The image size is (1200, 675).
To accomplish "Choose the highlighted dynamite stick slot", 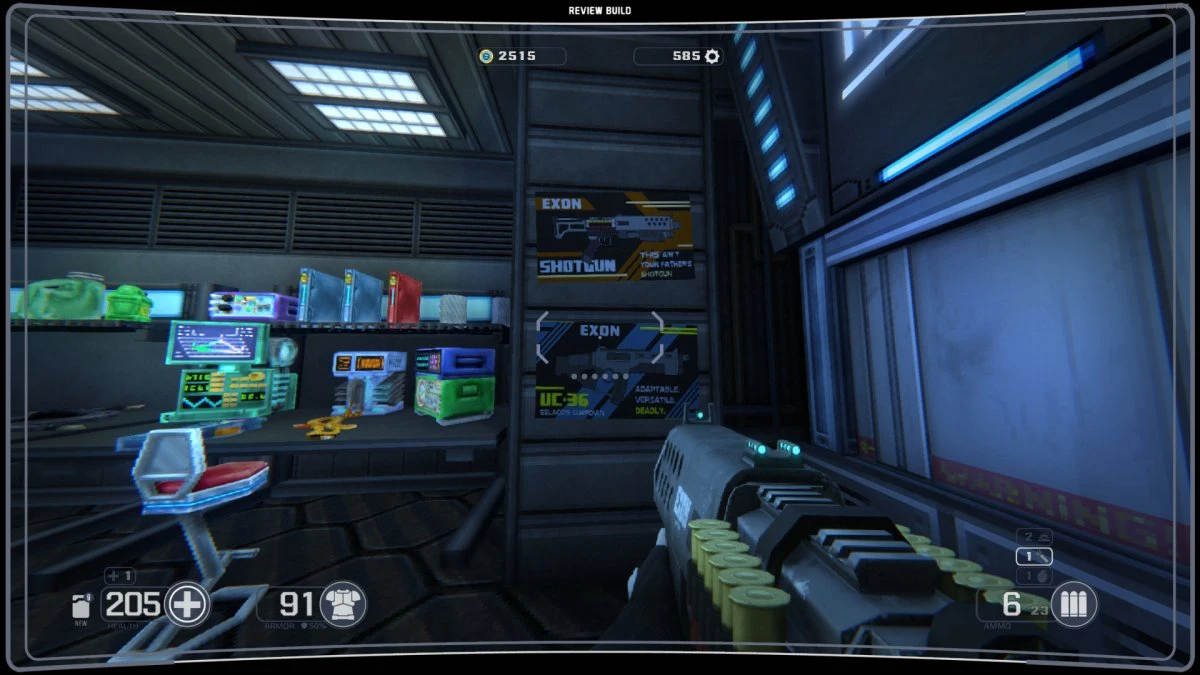I will pos(1034,557).
